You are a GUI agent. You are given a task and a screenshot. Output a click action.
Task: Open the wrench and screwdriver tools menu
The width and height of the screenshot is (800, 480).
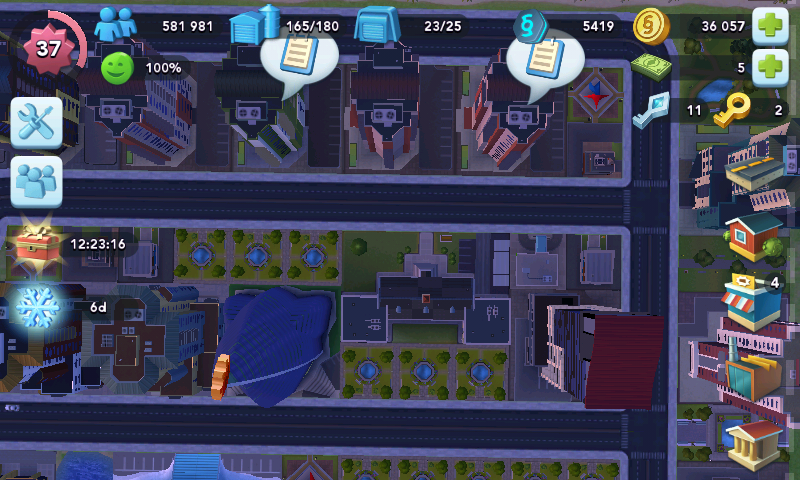pyautogui.click(x=37, y=124)
